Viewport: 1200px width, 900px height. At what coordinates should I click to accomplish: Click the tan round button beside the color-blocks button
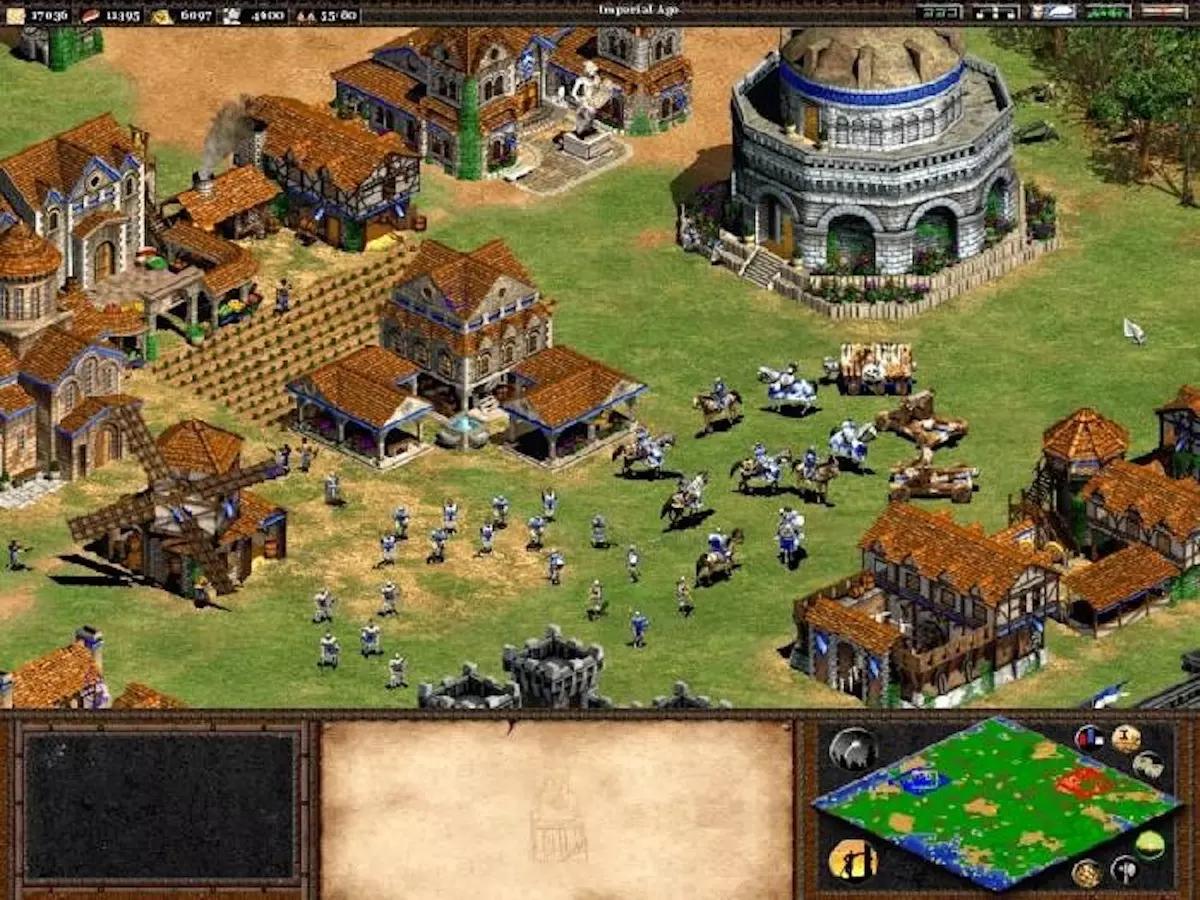pos(1126,739)
